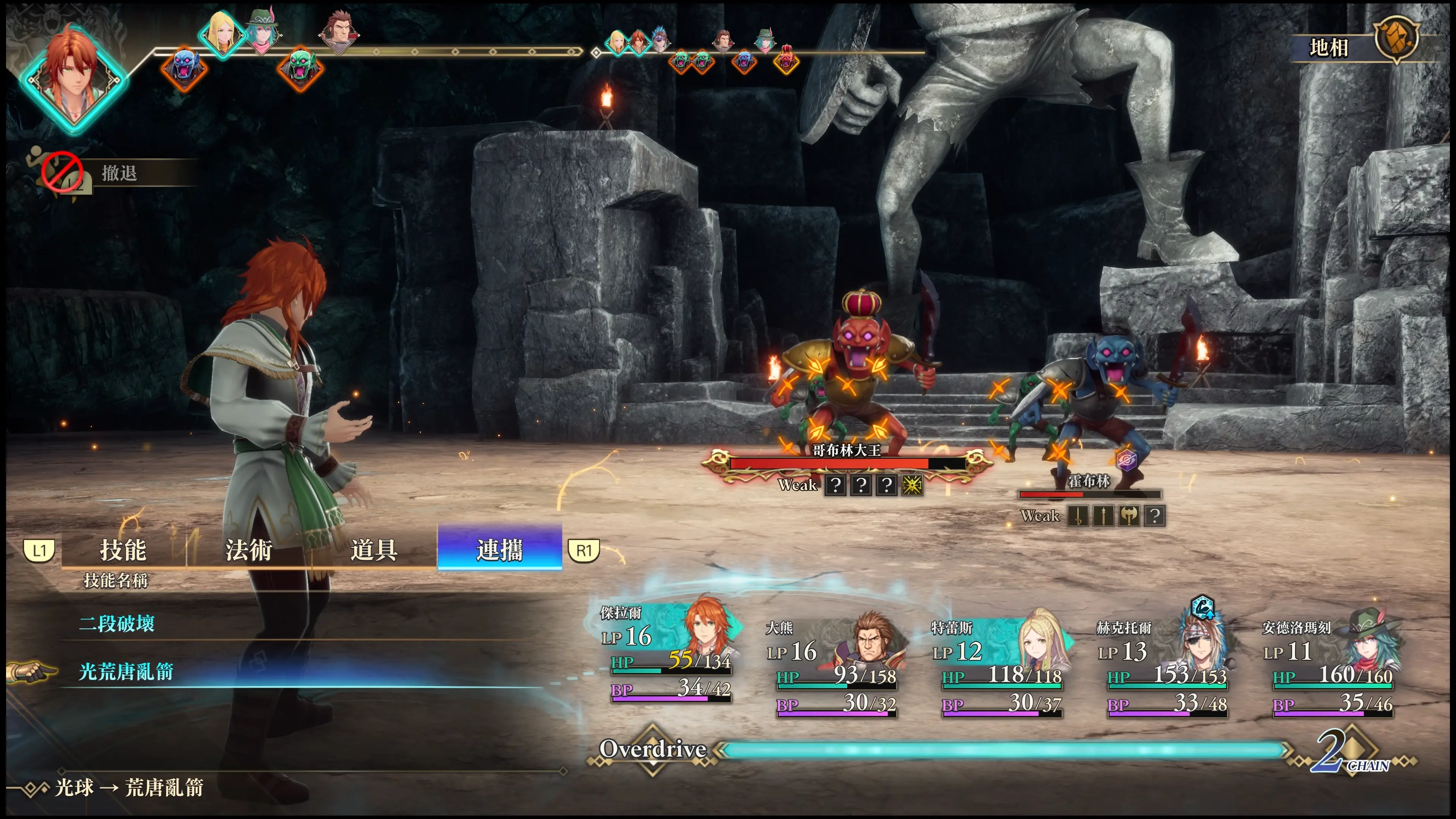Target the 霍布林 enemy nameplate

pyautogui.click(x=1089, y=482)
